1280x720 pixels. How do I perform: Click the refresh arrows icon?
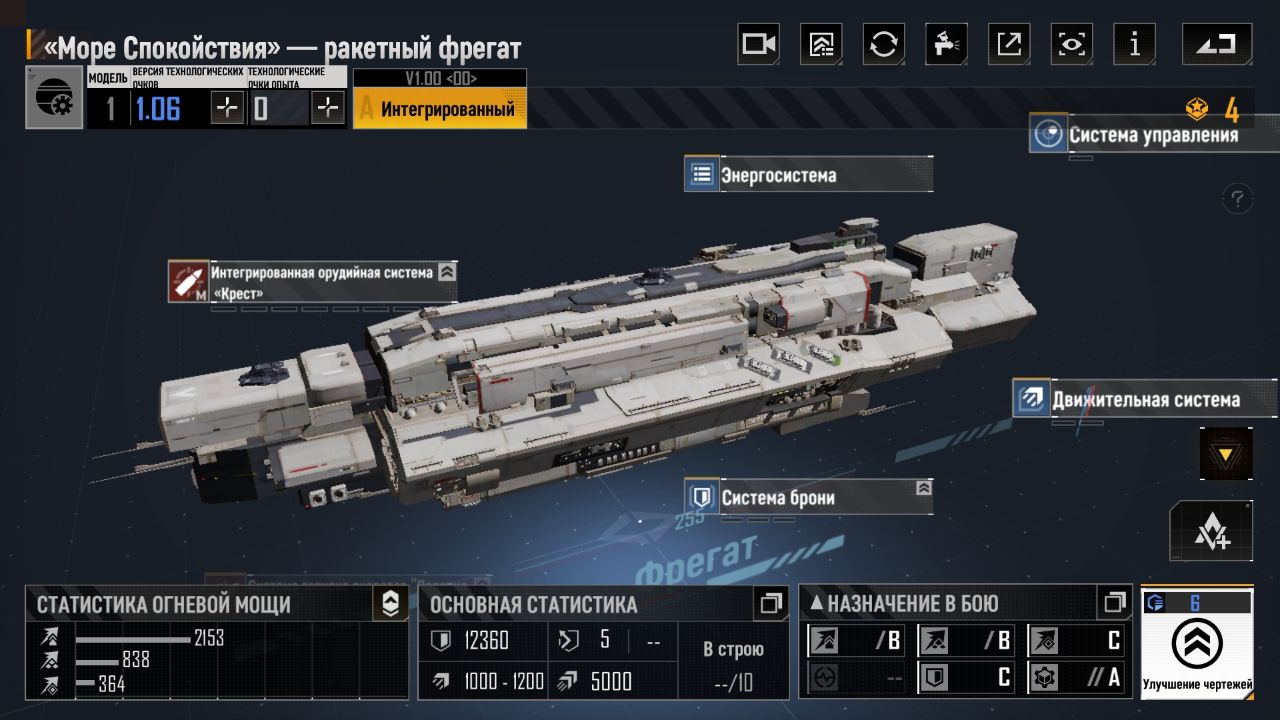point(884,45)
